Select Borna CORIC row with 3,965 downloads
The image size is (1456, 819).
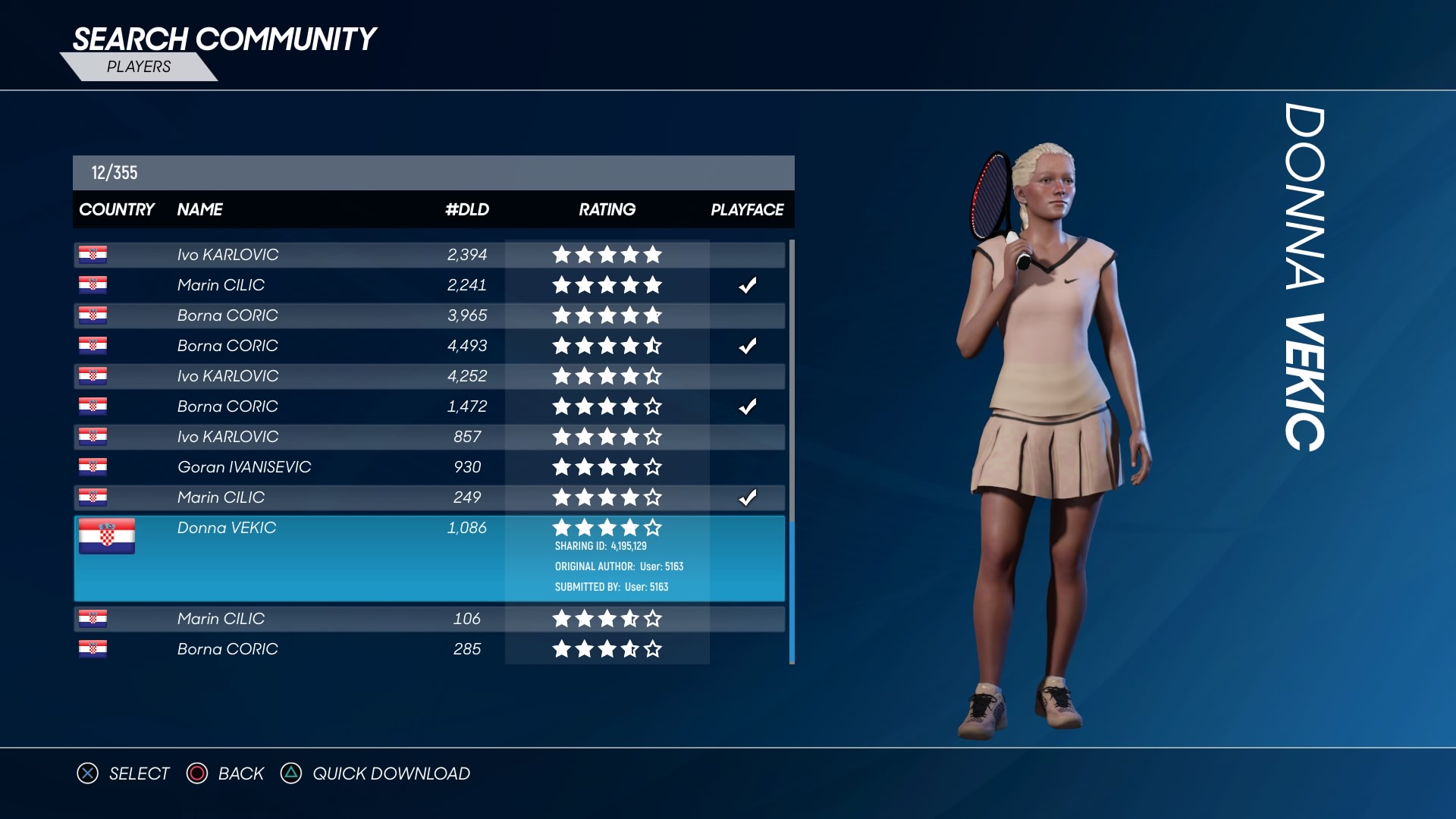coord(428,315)
